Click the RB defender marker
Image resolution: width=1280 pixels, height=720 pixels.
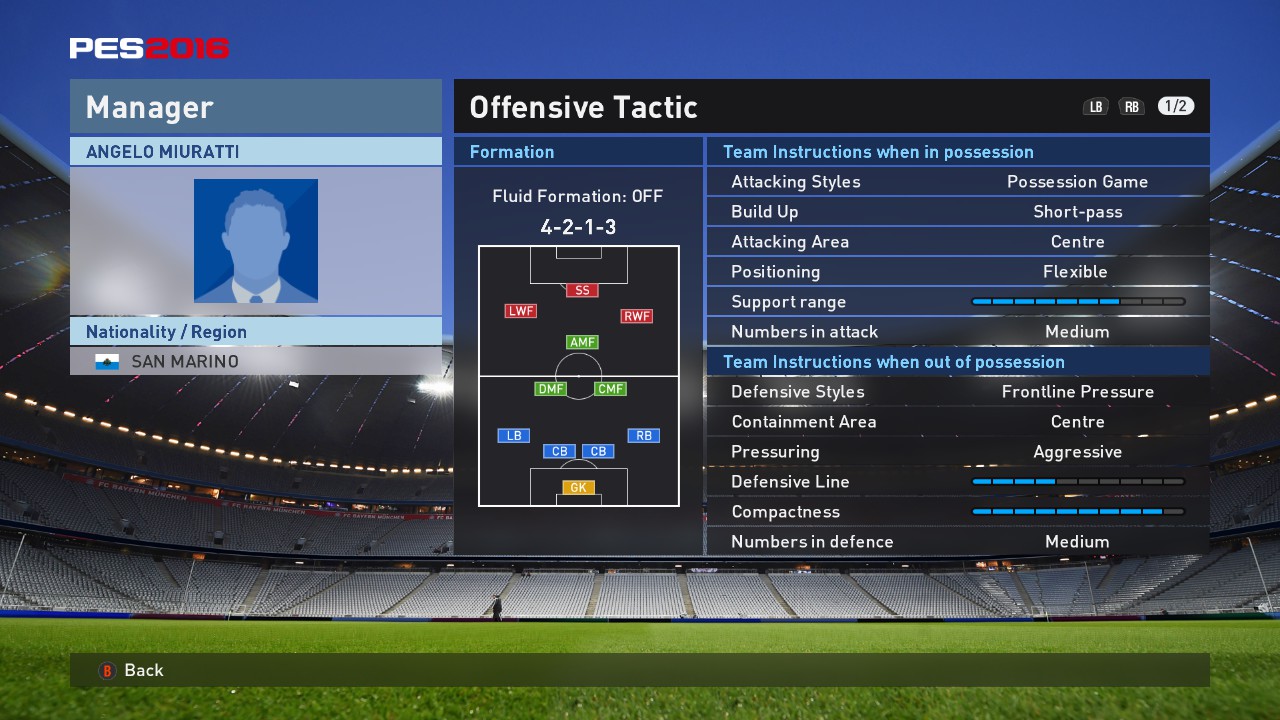point(643,435)
